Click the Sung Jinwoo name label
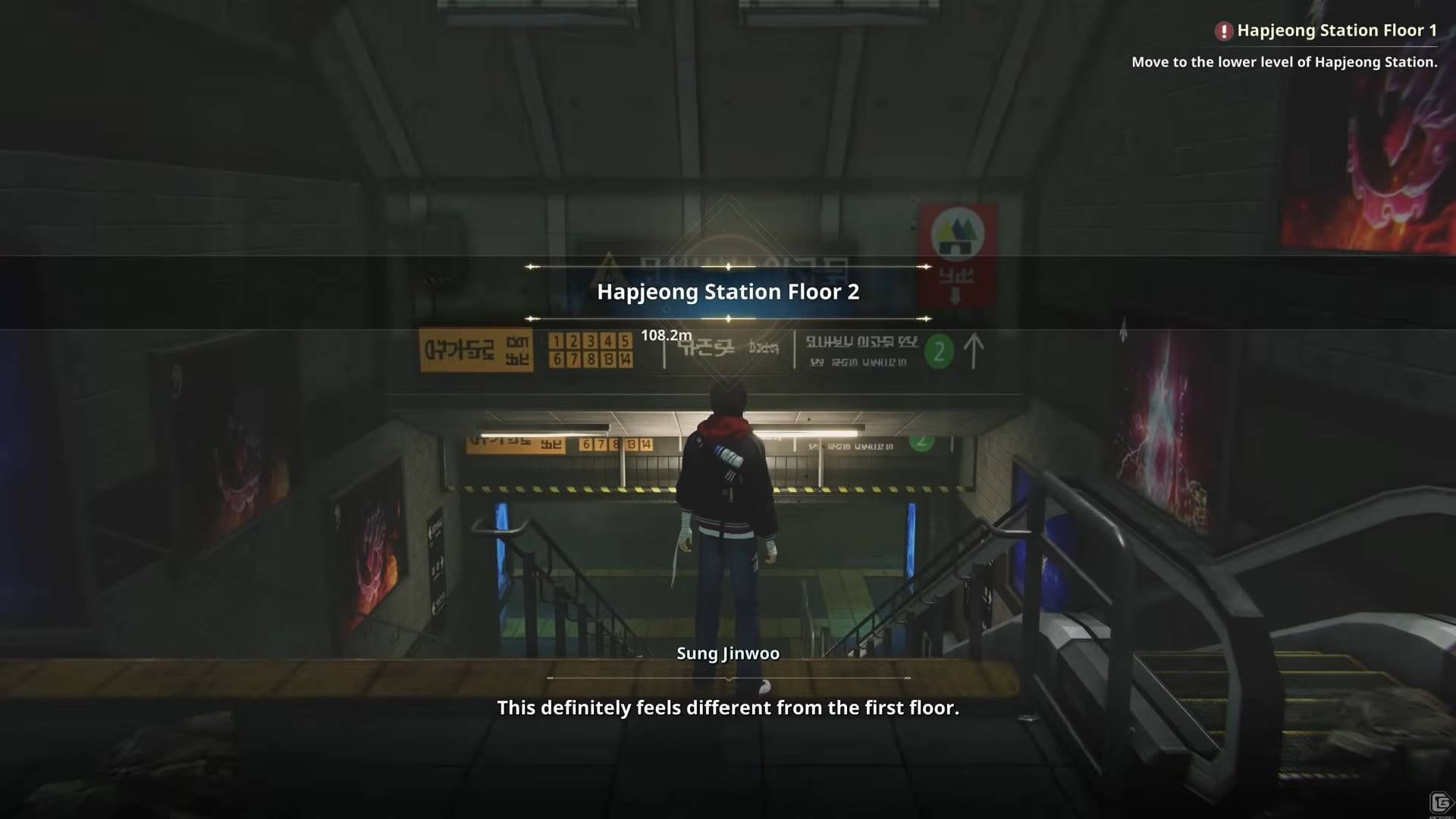1456x819 pixels. tap(727, 652)
